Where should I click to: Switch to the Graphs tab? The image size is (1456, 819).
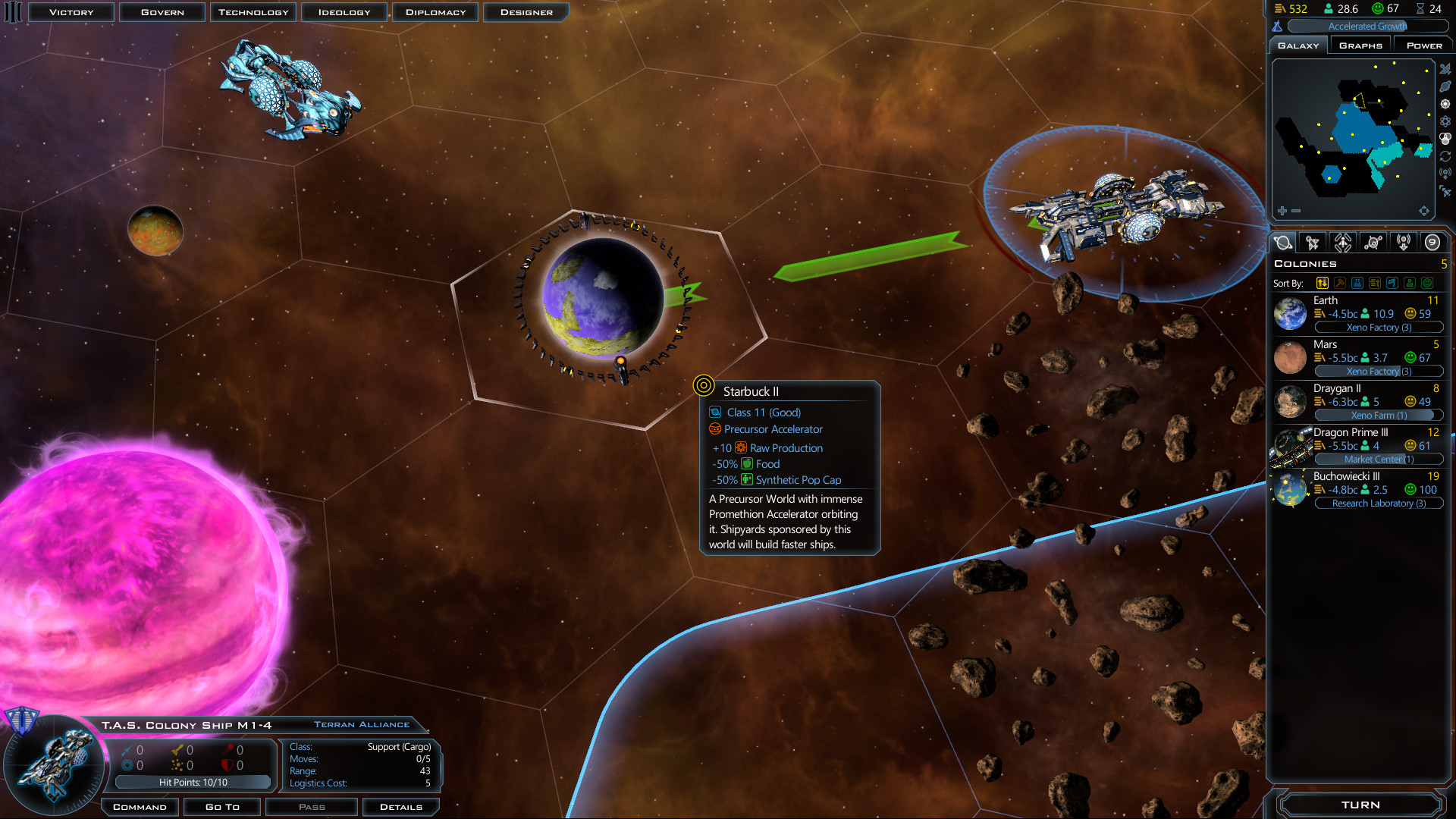click(x=1360, y=45)
